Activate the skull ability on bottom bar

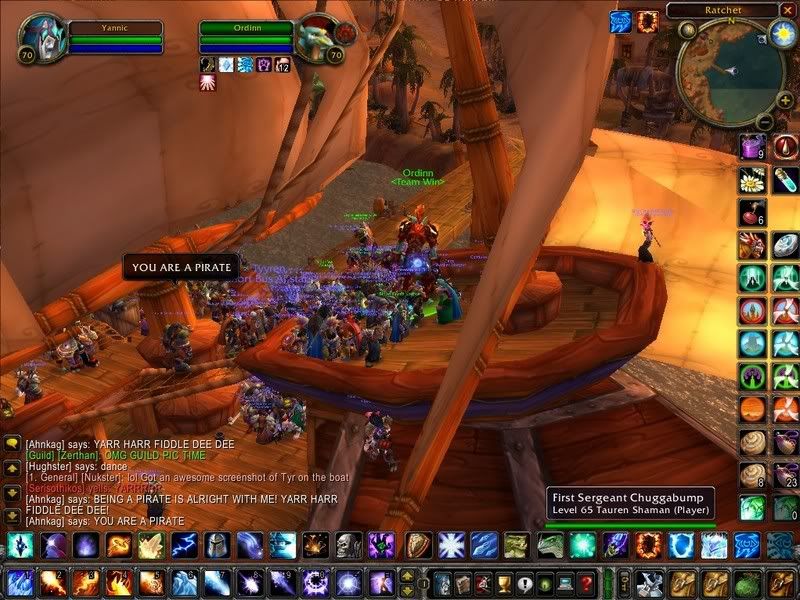(x=347, y=545)
